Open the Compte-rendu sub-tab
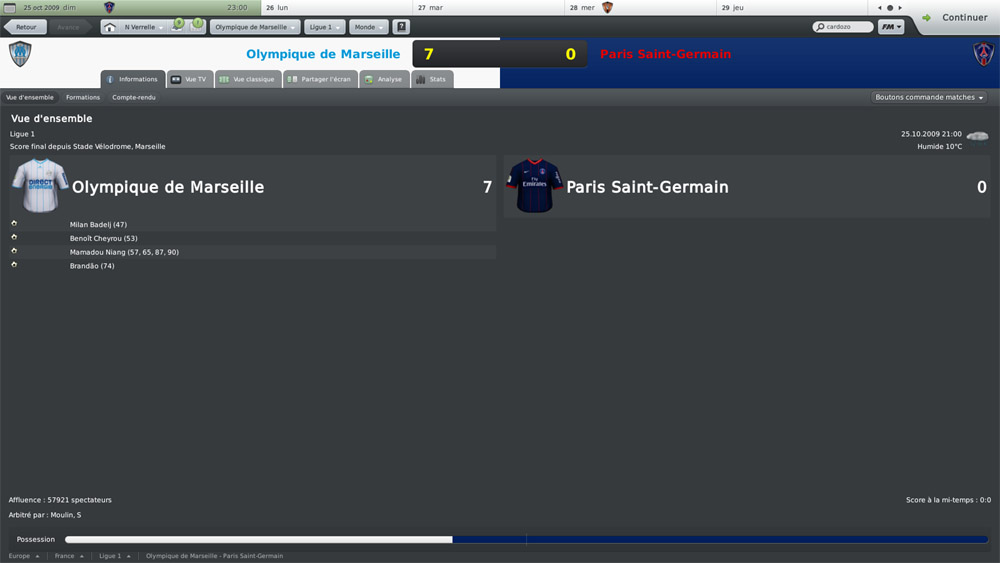The width and height of the screenshot is (1000, 563). 134,97
